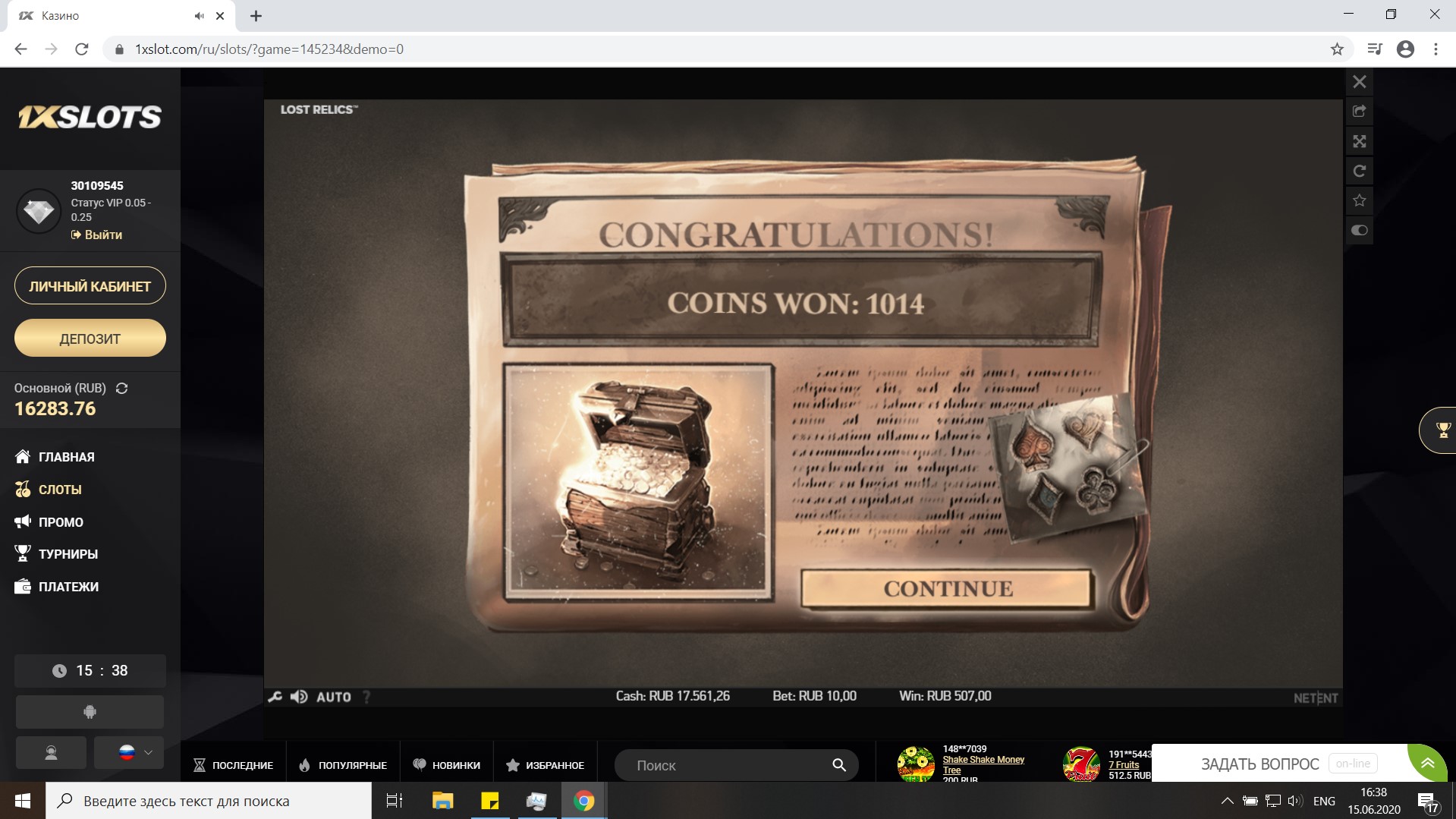Click the Поиск game search field

coord(728,765)
